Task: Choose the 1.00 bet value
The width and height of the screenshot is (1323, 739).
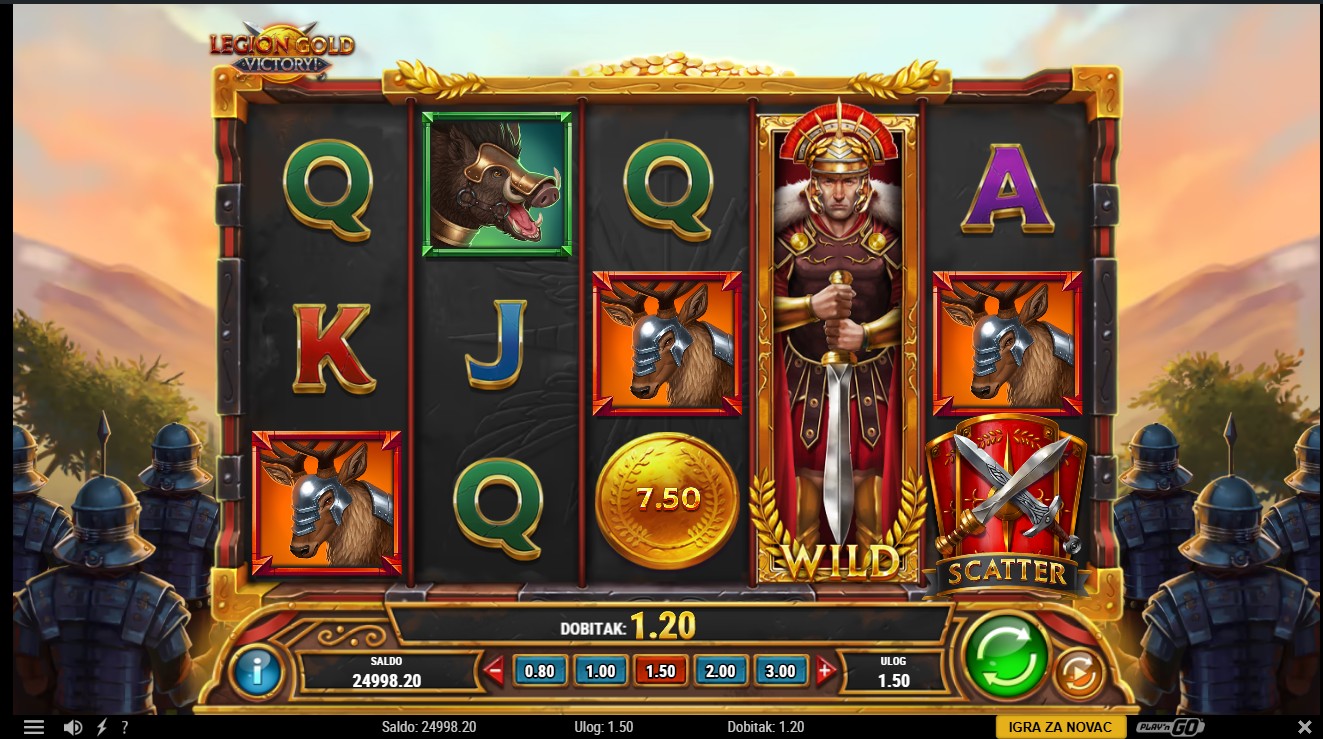Action: tap(600, 671)
